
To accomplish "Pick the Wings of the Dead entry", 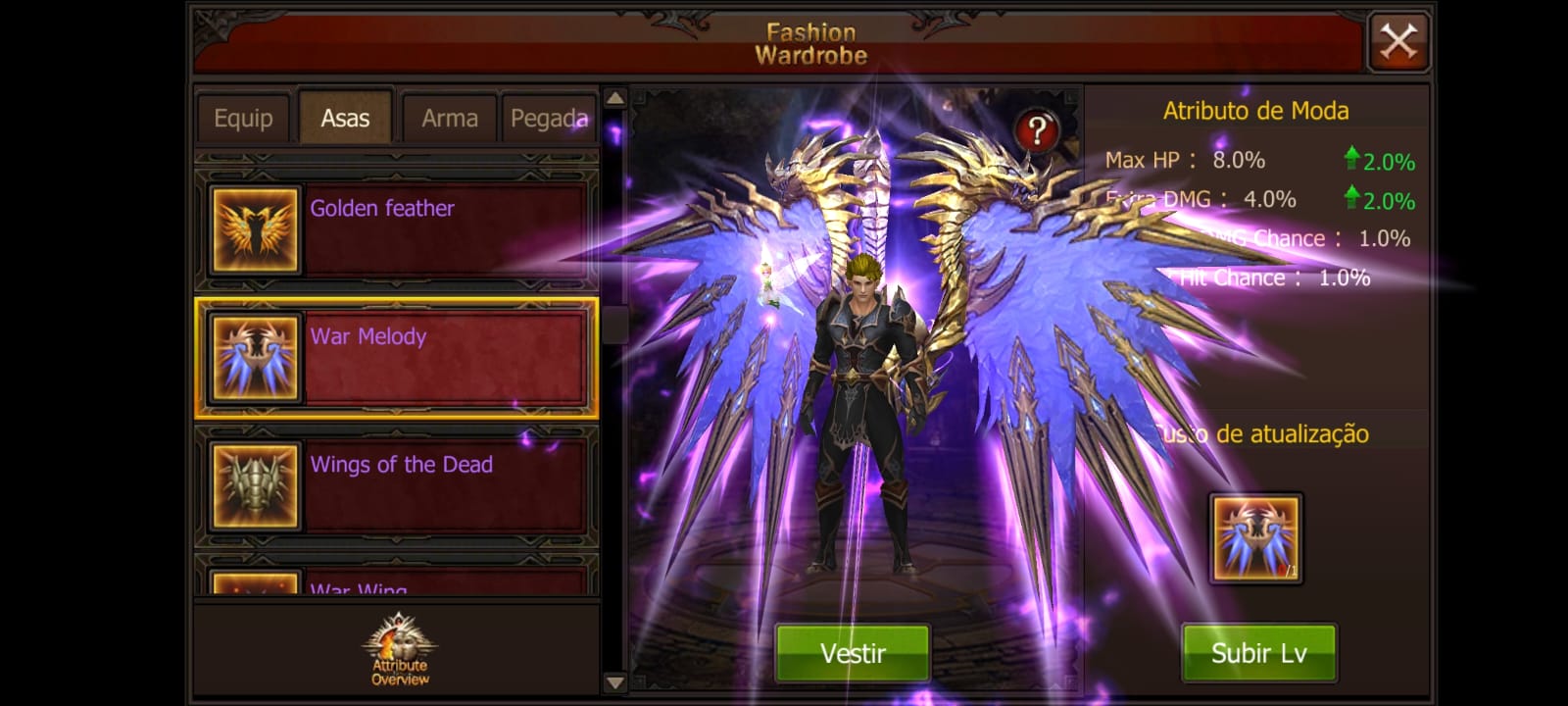I will [x=397, y=486].
